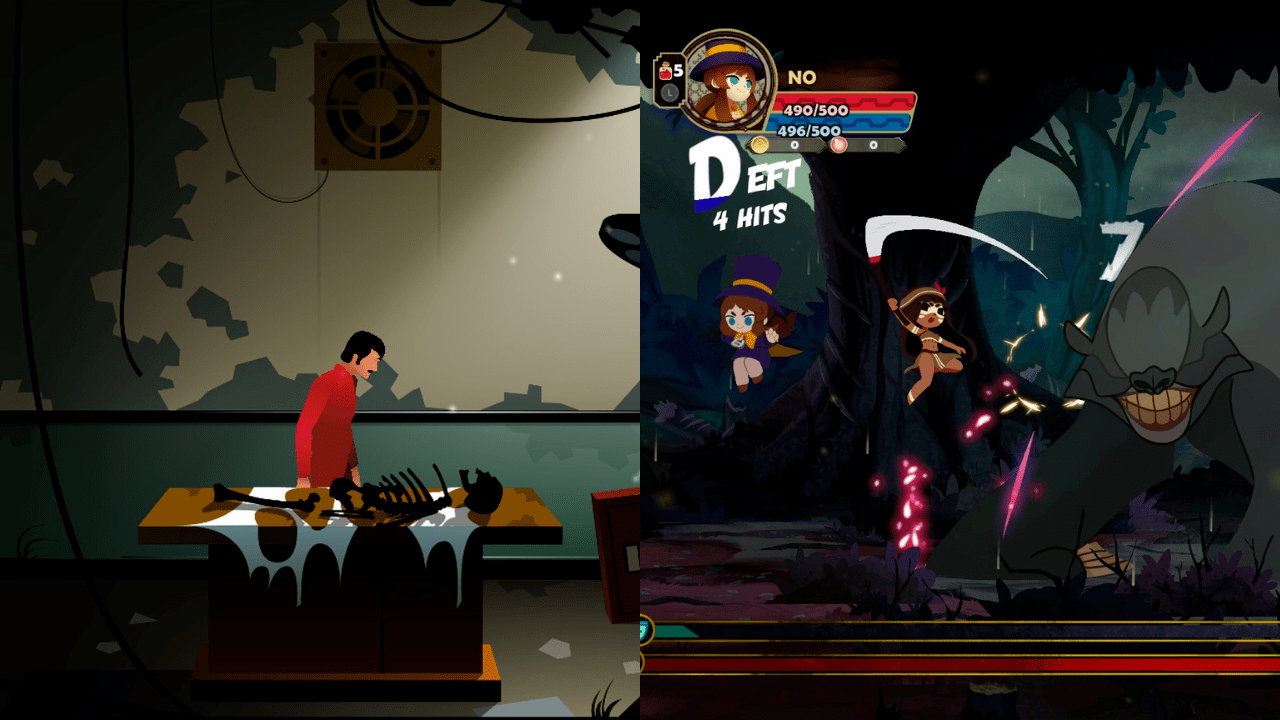1280x720 pixels.
Task: Use the red health potion slot
Action: 667,73
